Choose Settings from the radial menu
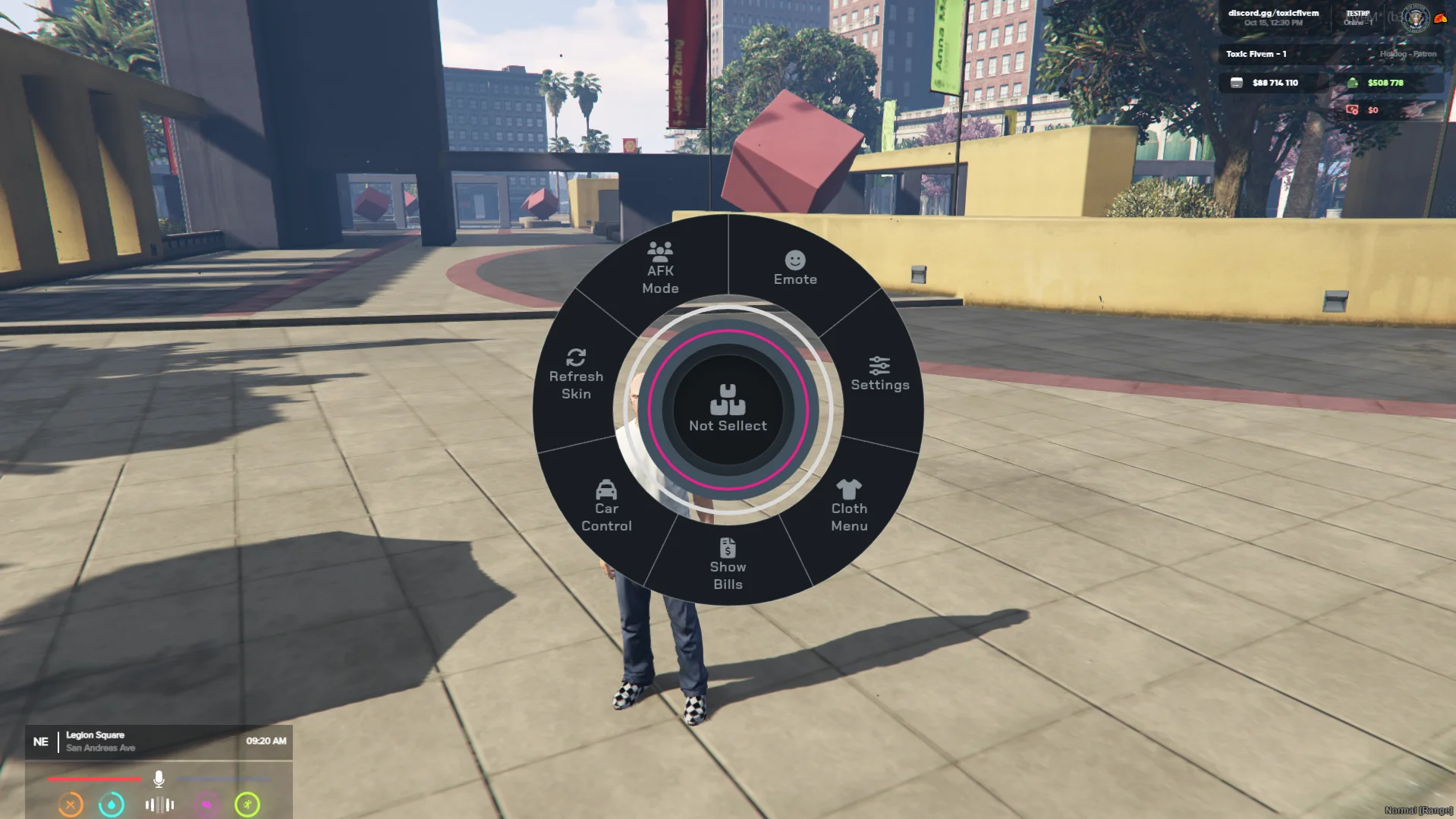This screenshot has width=1456, height=819. coord(879,374)
